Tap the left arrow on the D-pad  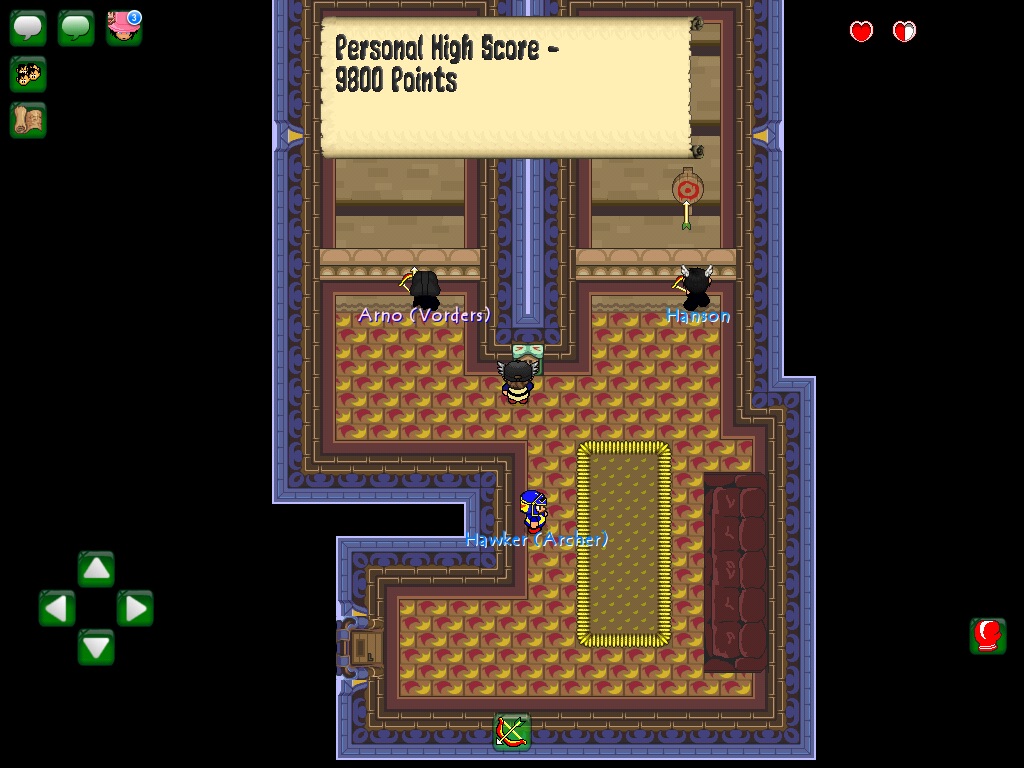point(57,608)
